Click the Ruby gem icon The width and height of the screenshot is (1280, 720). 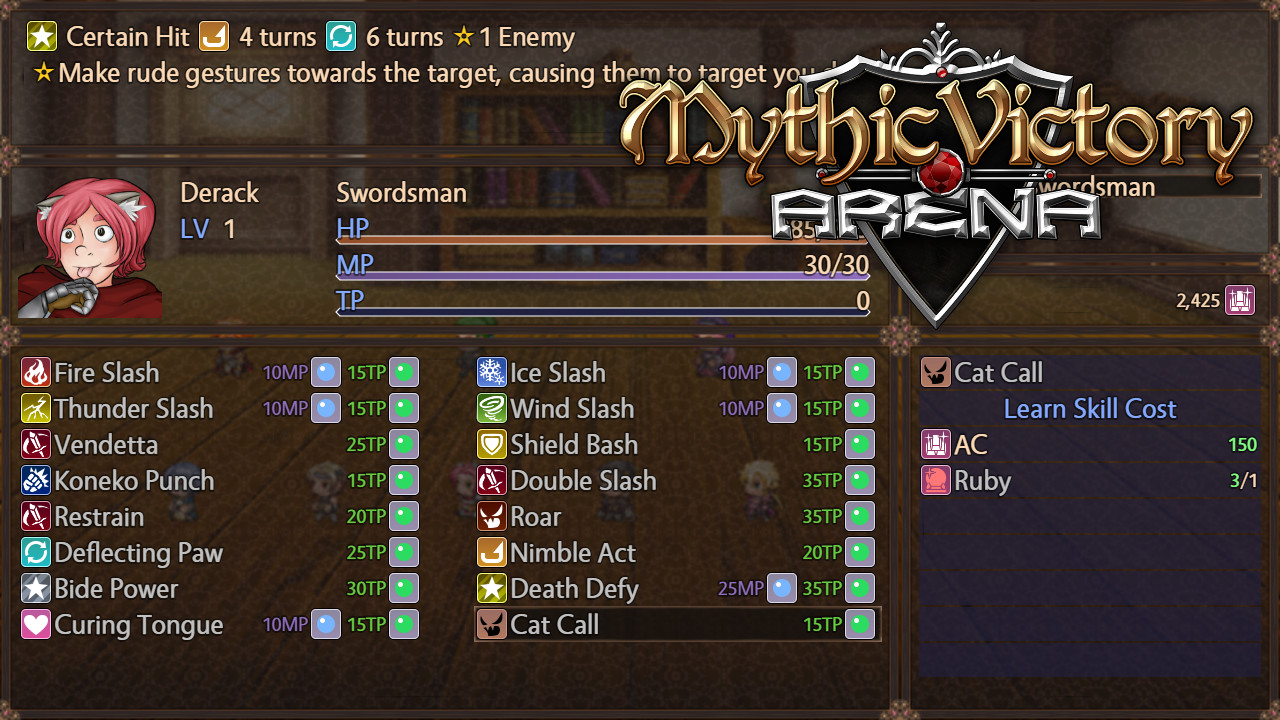934,480
